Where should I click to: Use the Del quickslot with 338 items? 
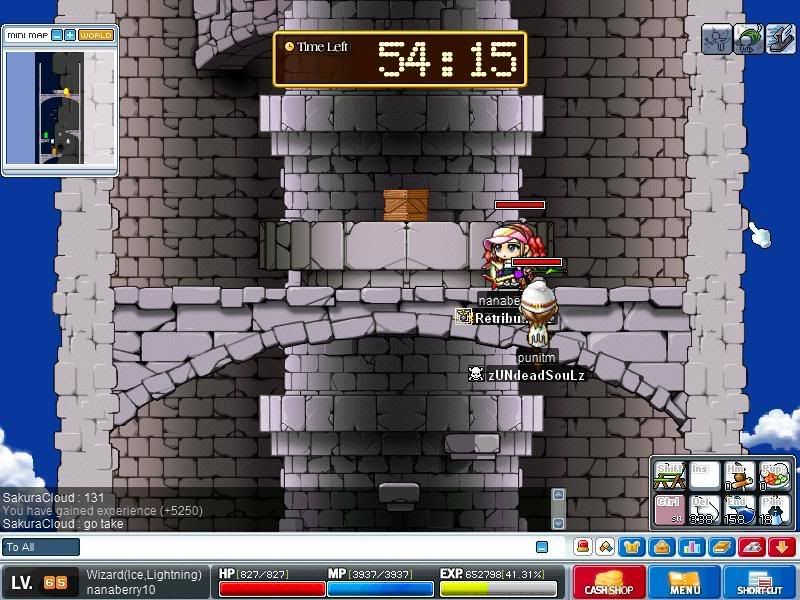coord(704,508)
